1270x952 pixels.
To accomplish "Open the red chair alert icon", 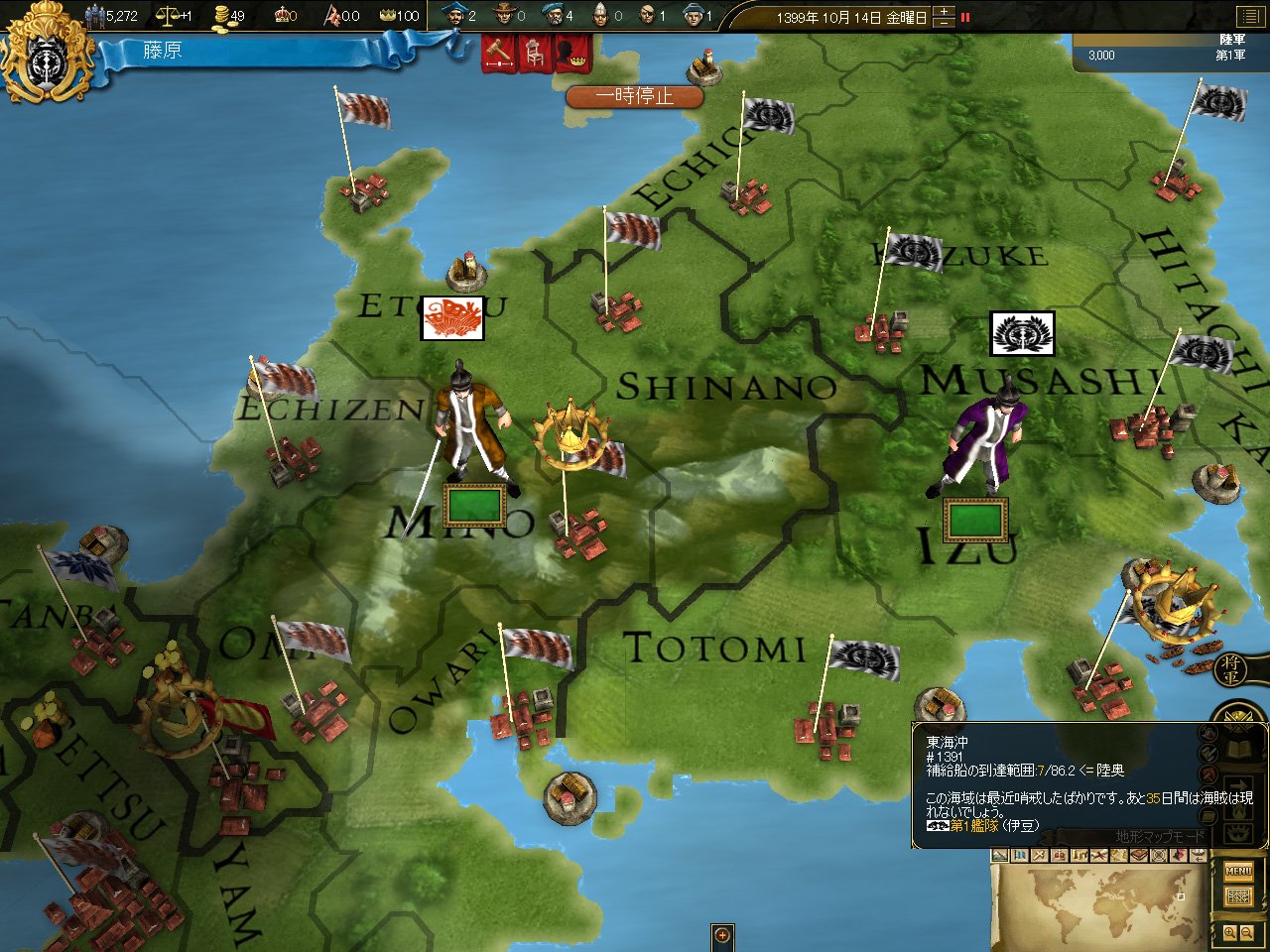I will click(x=535, y=53).
